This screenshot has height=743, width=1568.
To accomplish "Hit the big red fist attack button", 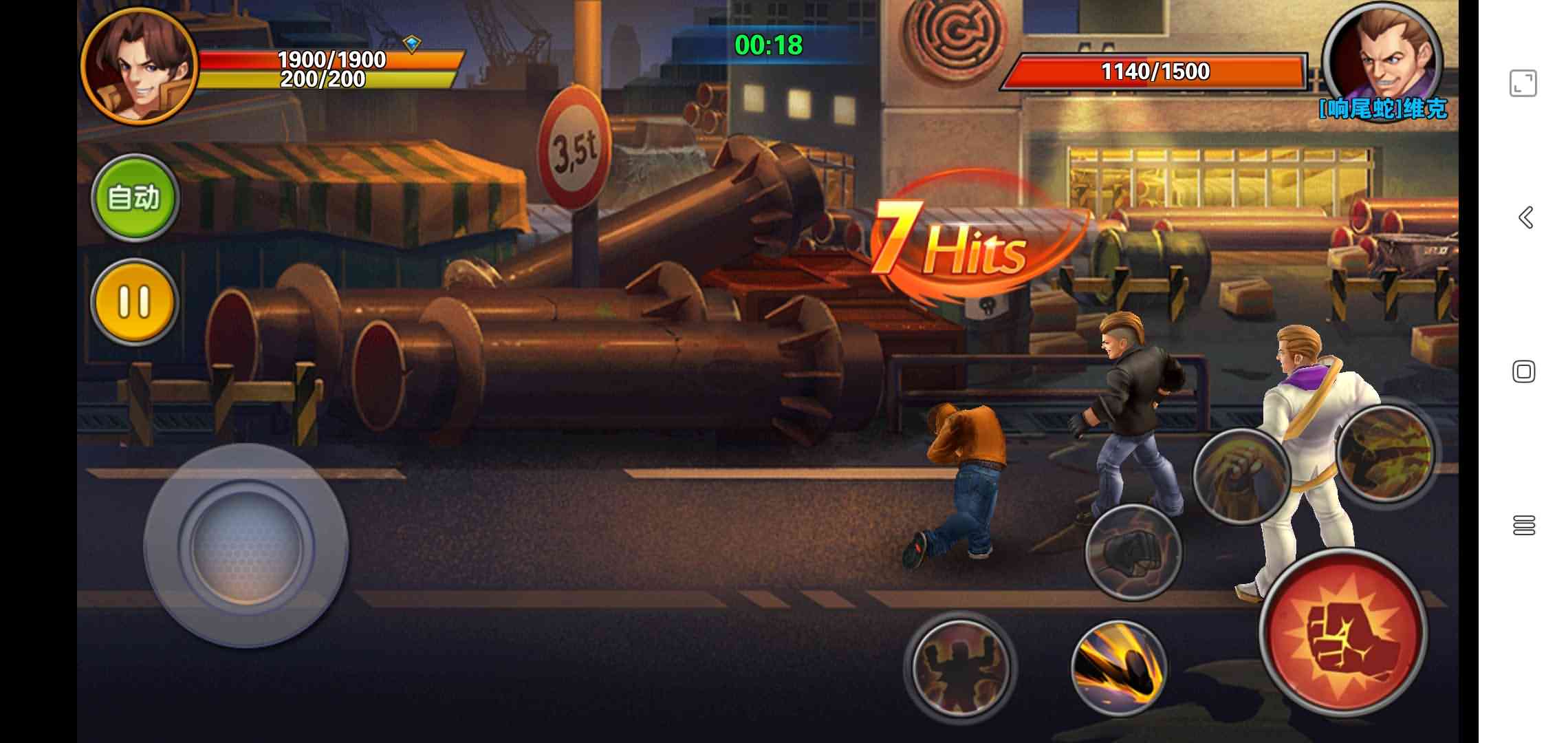I will click(1342, 633).
